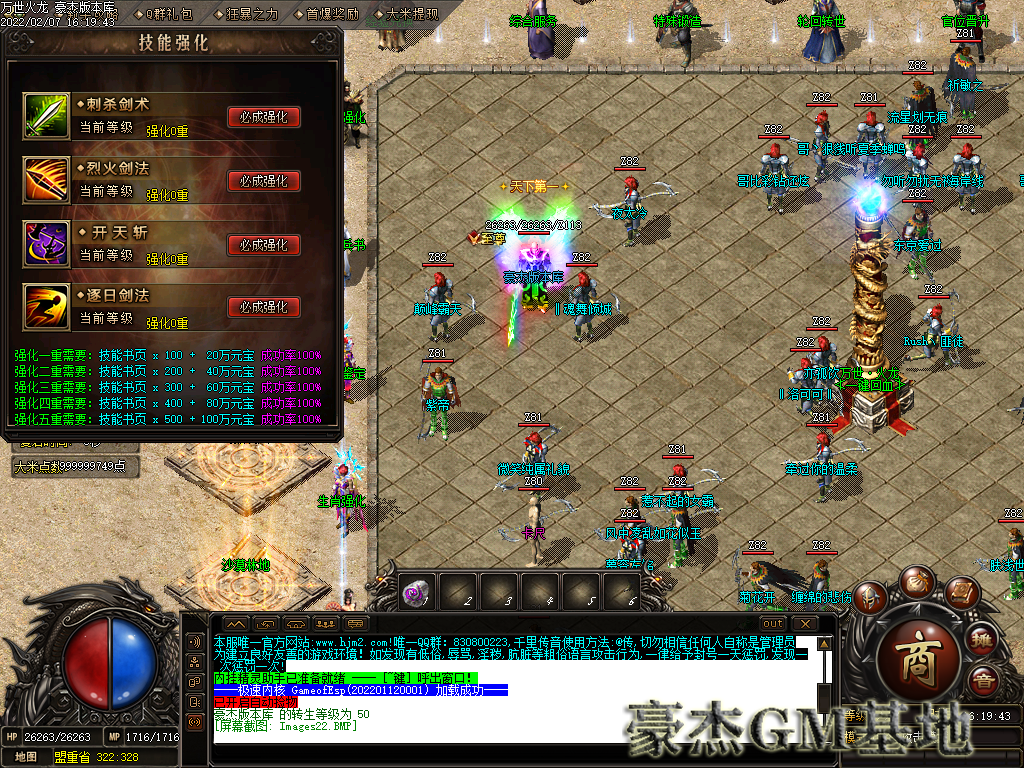Click 必成强化 for 烈火剑法
The image size is (1024, 768).
(264, 181)
